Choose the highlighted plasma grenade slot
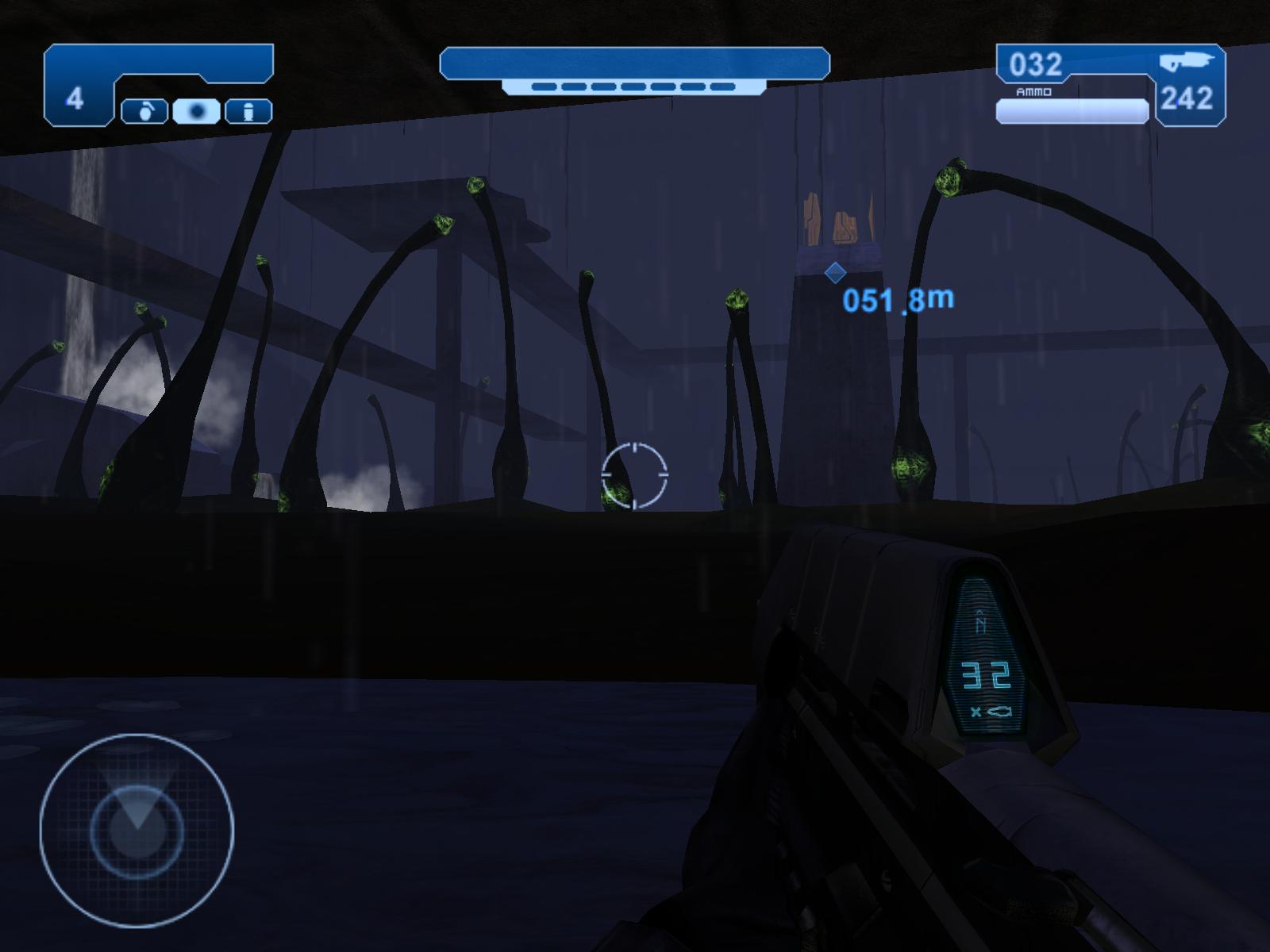Image resolution: width=1270 pixels, height=952 pixels. tap(196, 112)
